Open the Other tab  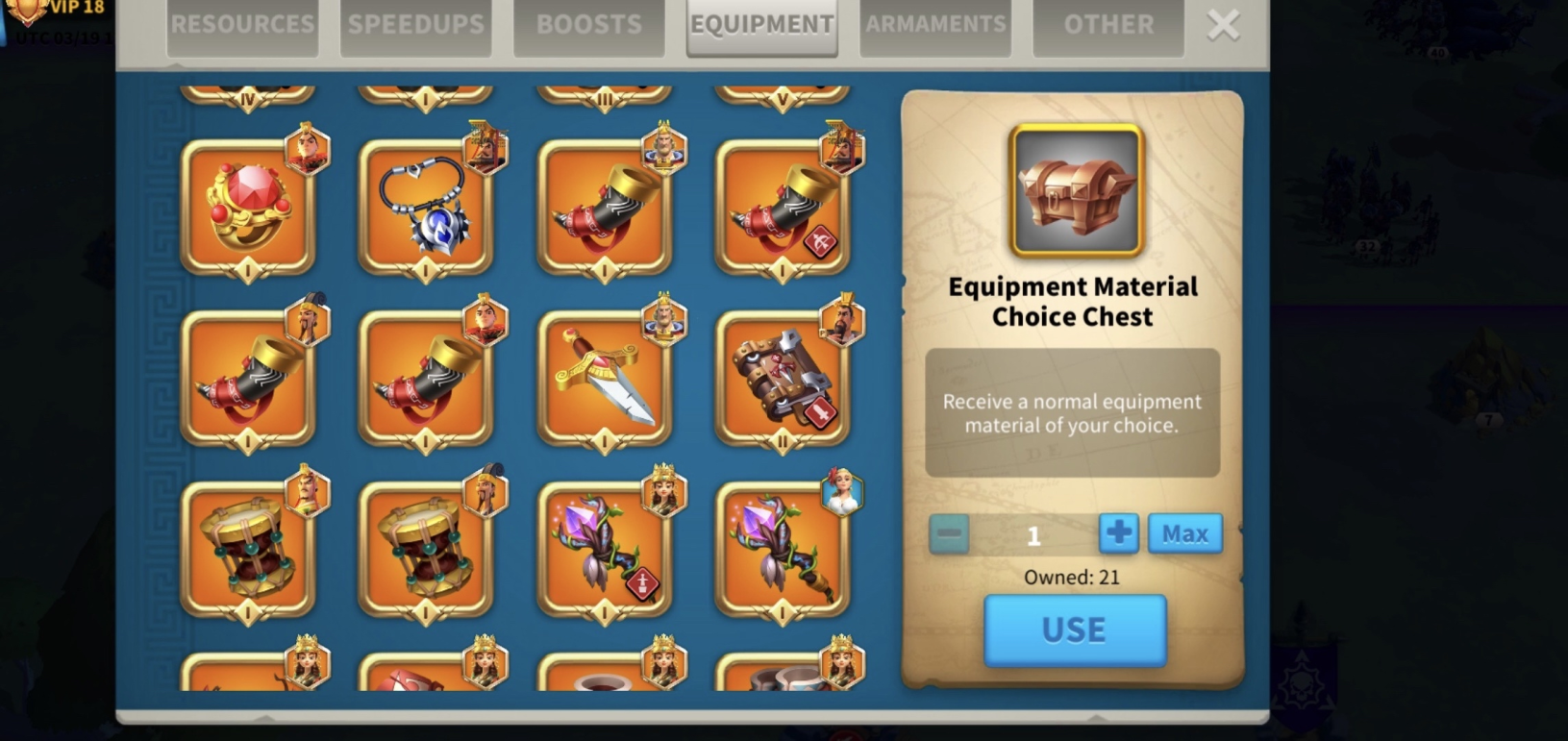point(1108,25)
